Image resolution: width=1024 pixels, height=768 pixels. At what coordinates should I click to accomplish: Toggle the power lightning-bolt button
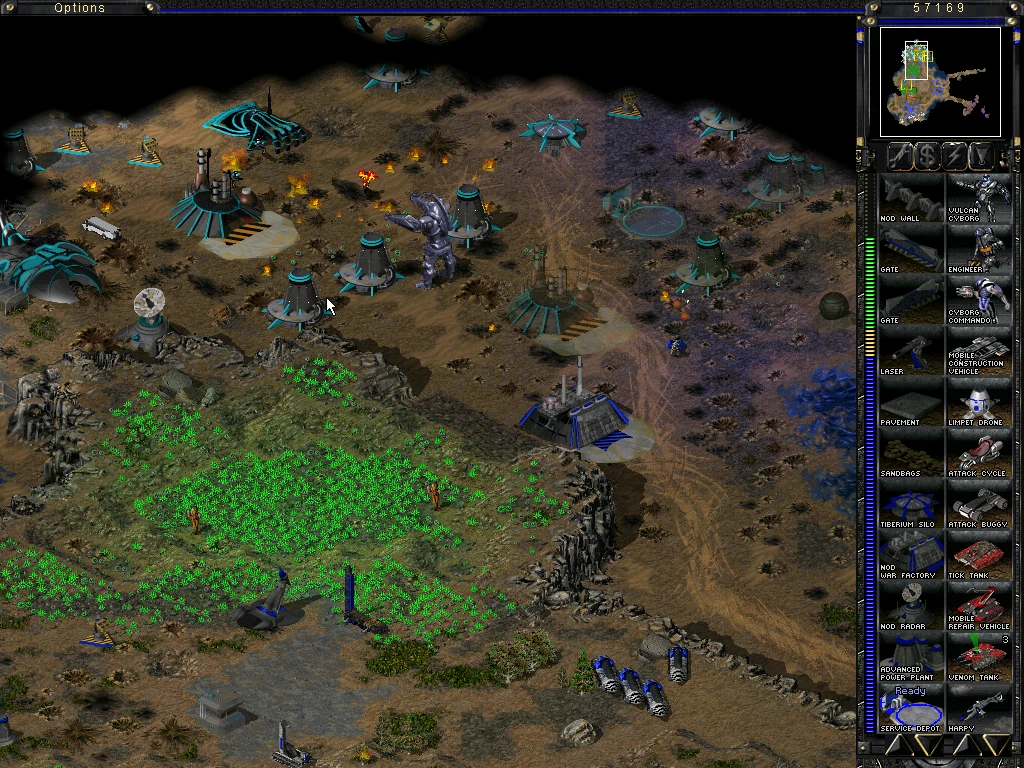[x=954, y=155]
